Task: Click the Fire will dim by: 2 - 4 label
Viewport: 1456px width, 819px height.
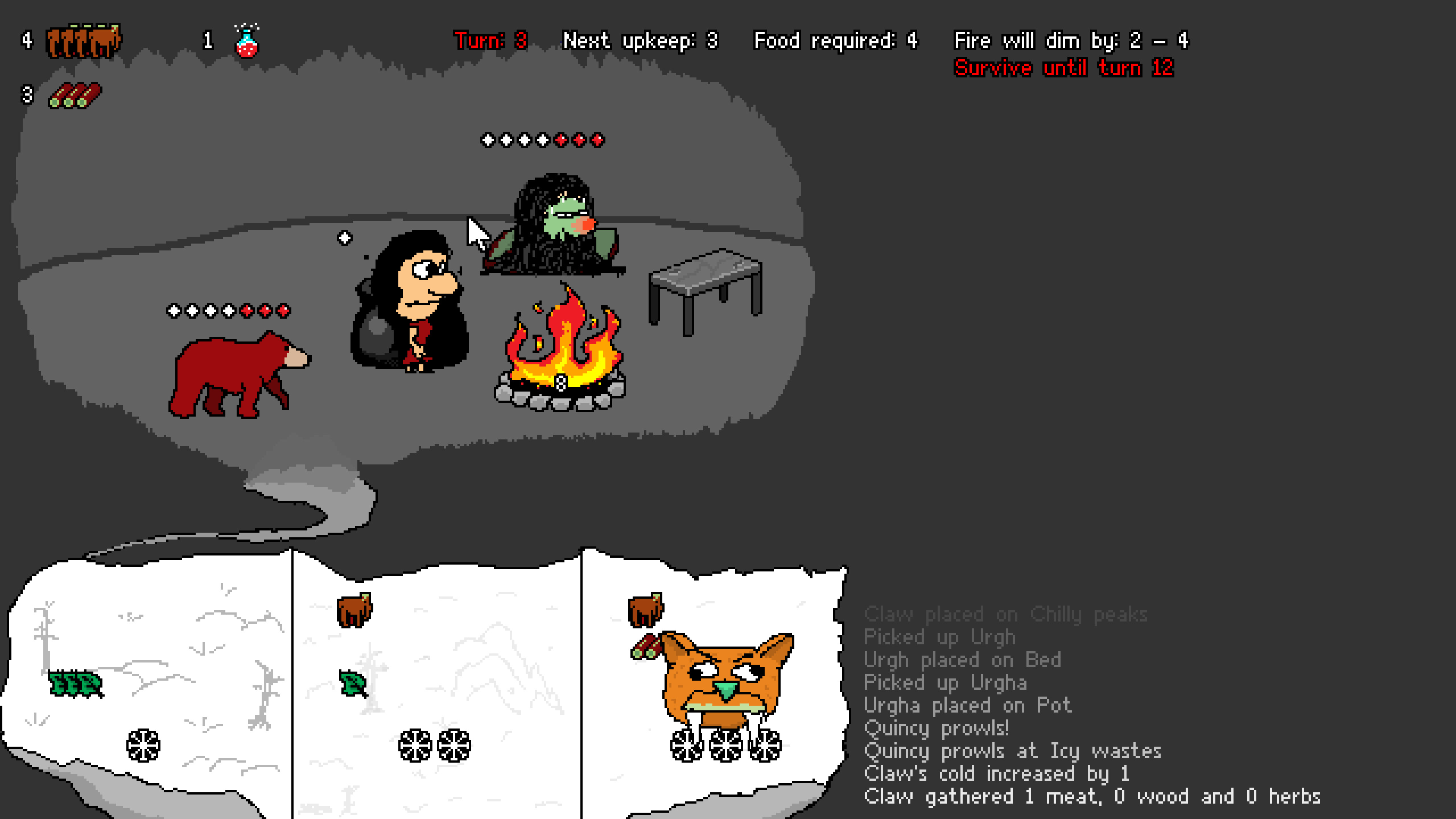Action: pos(1071,40)
